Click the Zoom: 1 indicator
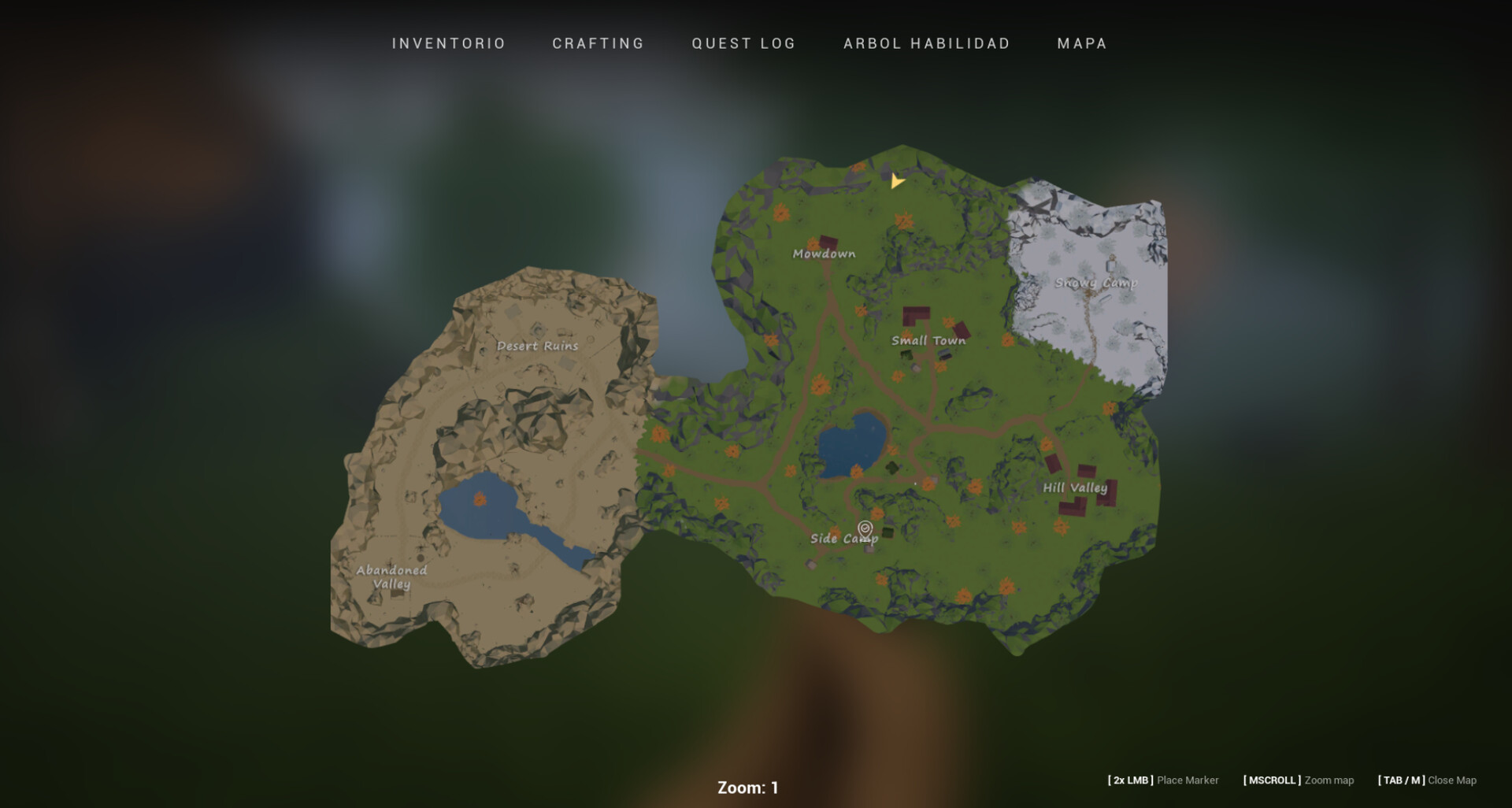This screenshot has height=808, width=1512. point(747,786)
